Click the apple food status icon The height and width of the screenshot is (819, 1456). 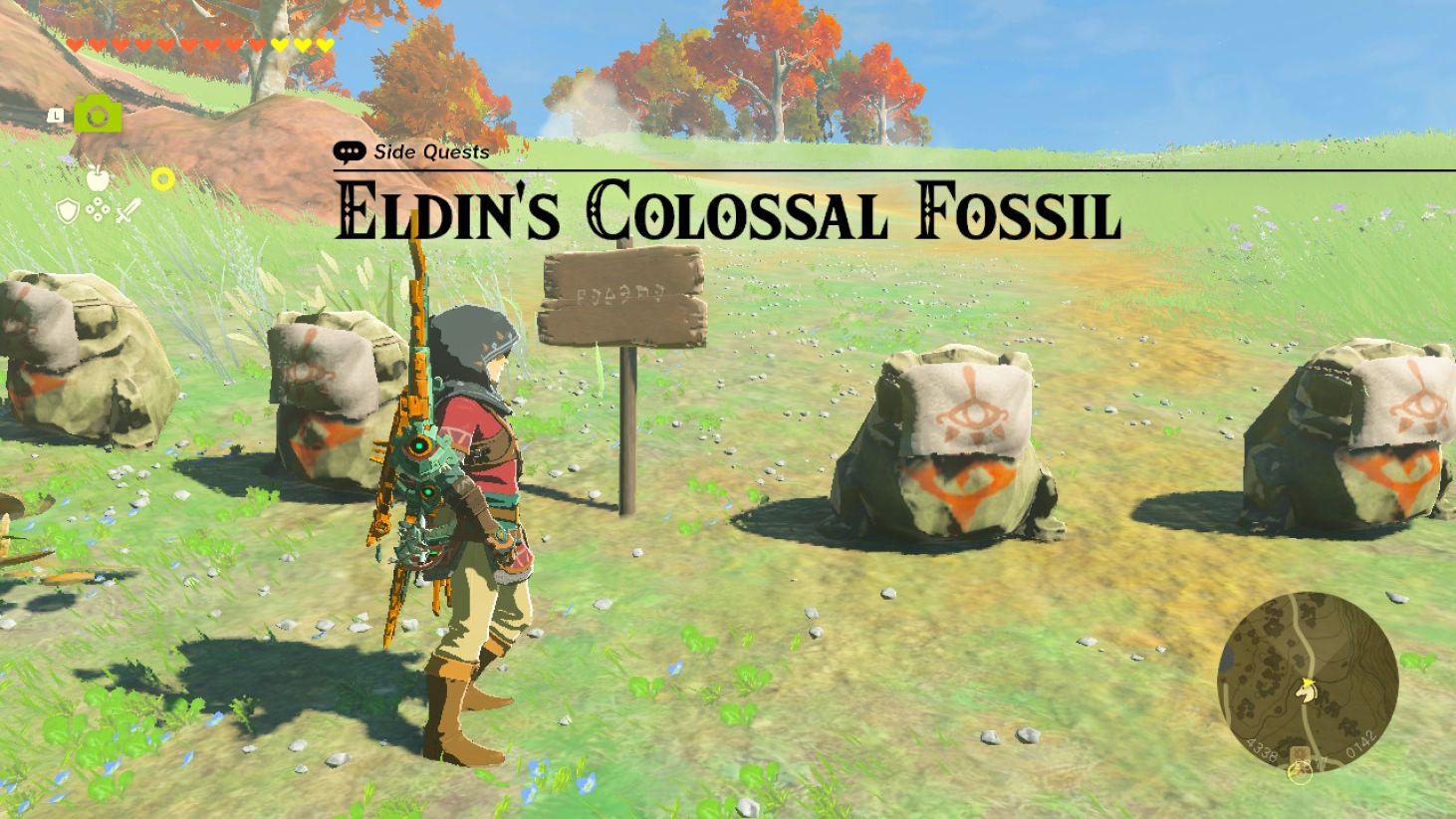pos(98,178)
